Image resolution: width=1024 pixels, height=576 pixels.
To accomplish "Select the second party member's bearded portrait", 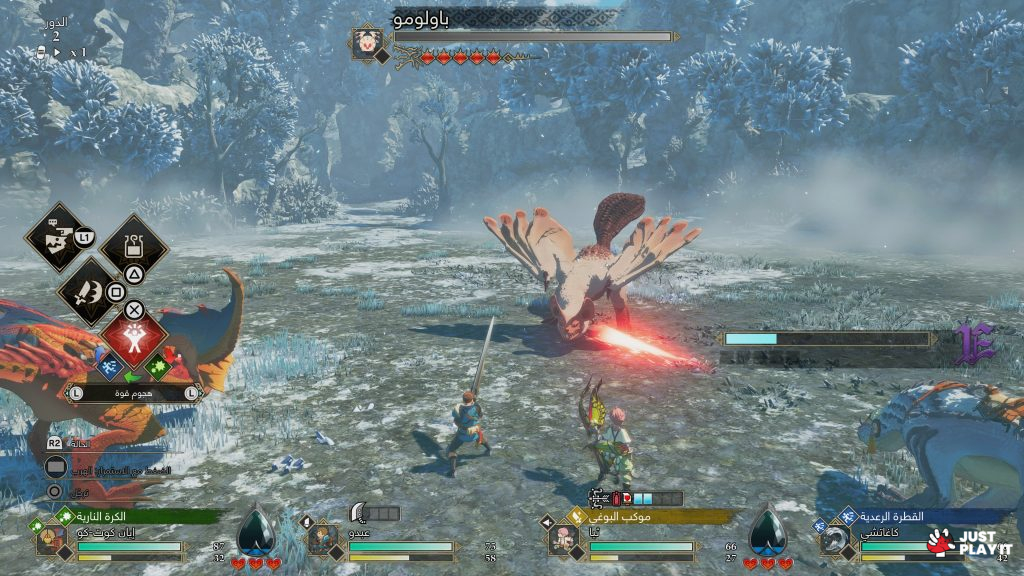I will pyautogui.click(x=320, y=541).
